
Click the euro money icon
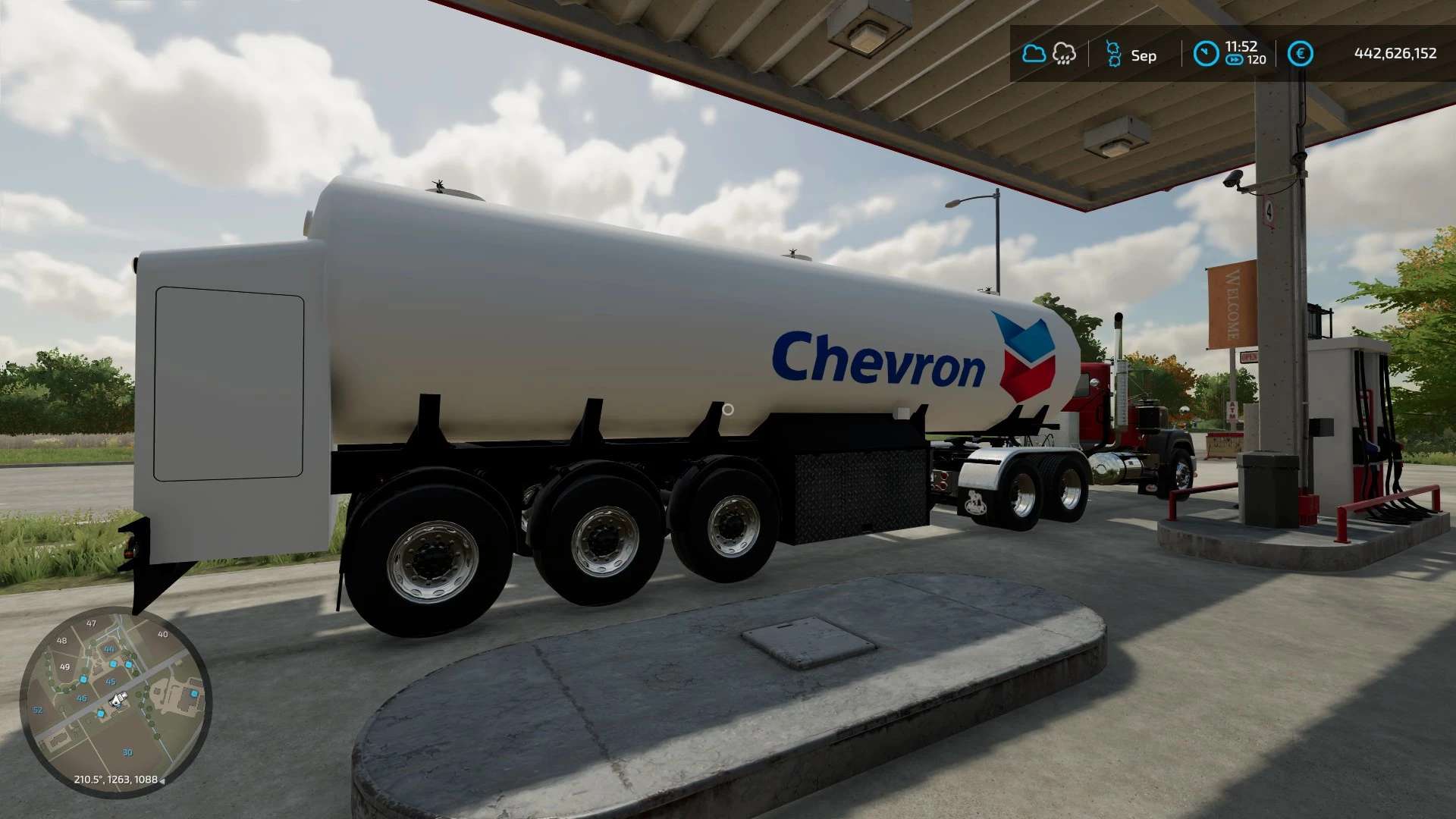coord(1300,54)
